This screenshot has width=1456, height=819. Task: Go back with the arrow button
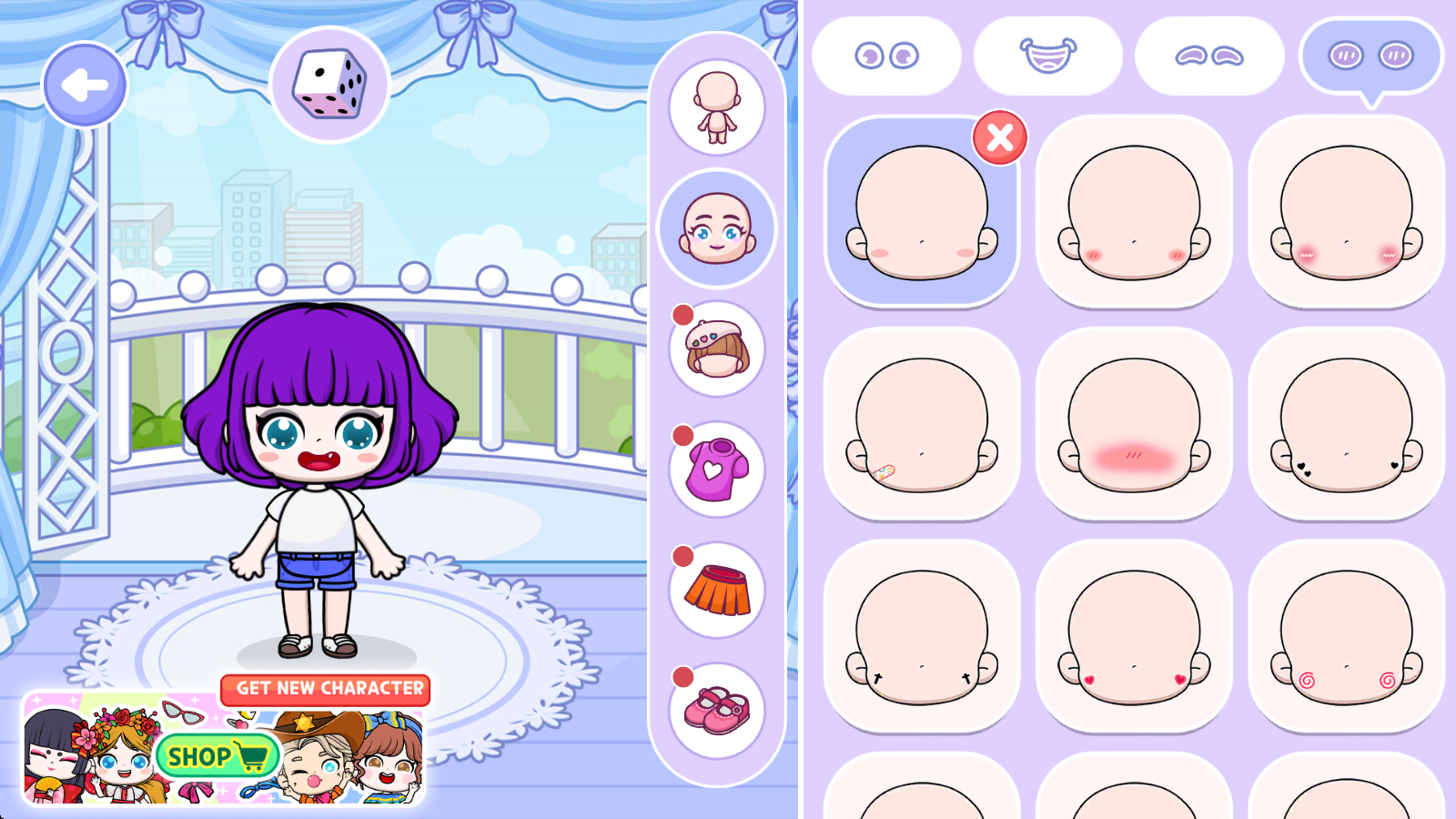(85, 86)
